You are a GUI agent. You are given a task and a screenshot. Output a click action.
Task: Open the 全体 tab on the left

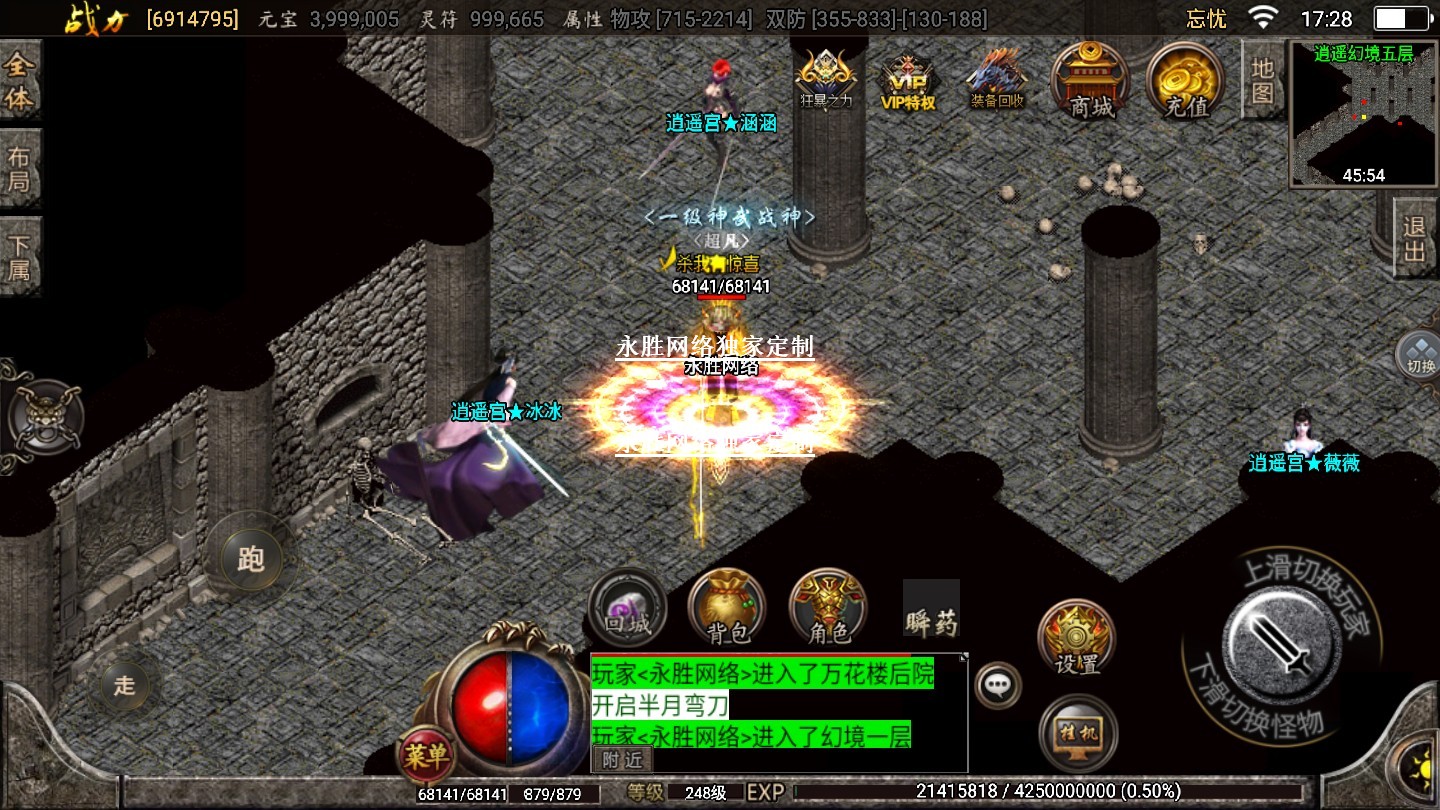20,82
